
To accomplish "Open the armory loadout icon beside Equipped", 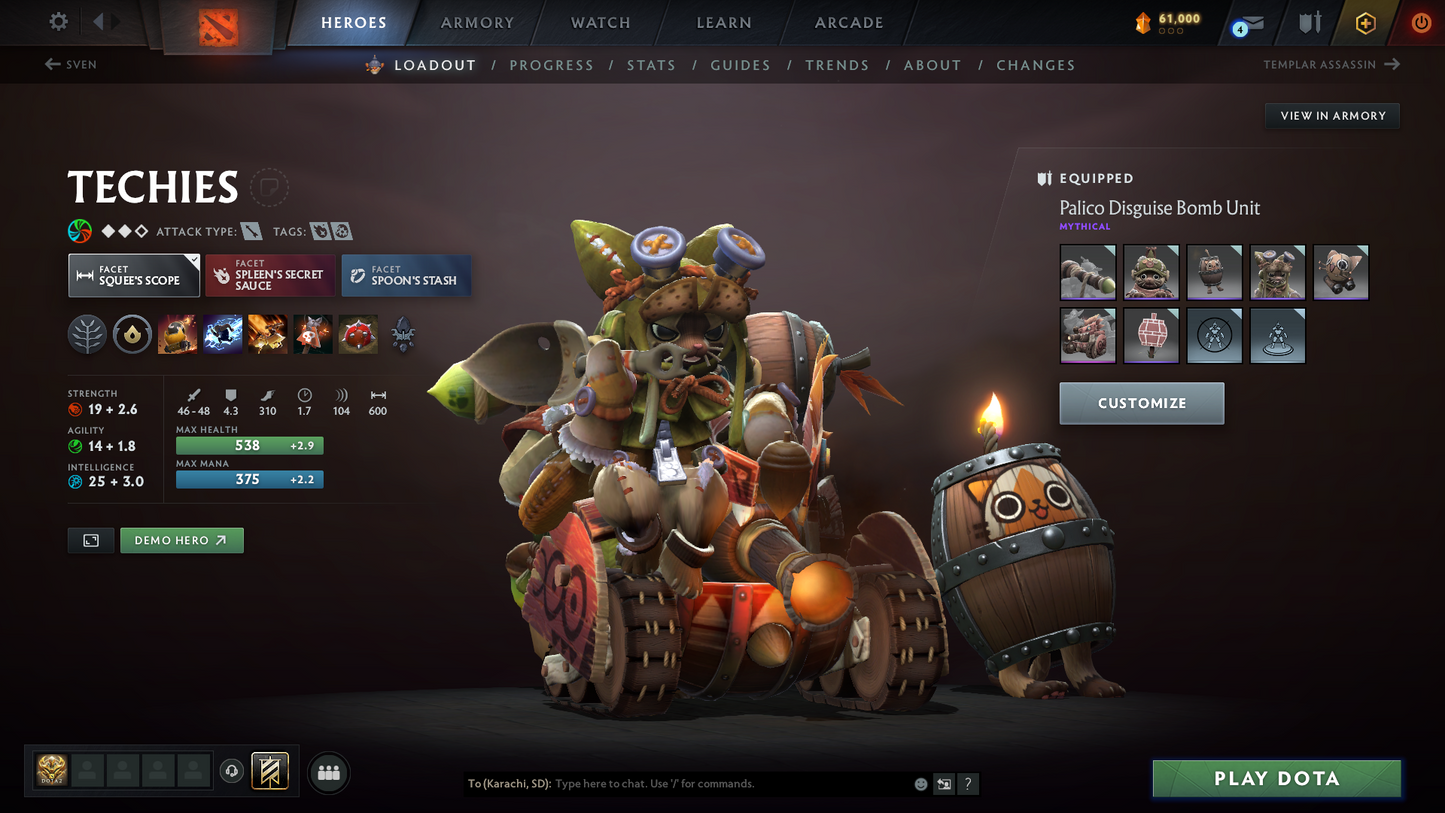I will pos(1044,178).
